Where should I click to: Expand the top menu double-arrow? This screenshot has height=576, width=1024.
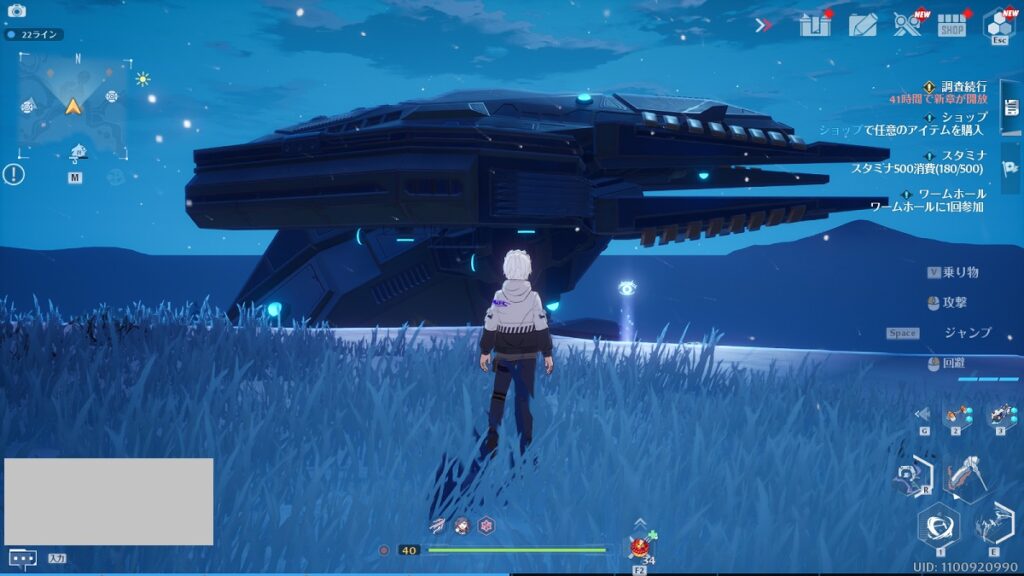[x=764, y=25]
